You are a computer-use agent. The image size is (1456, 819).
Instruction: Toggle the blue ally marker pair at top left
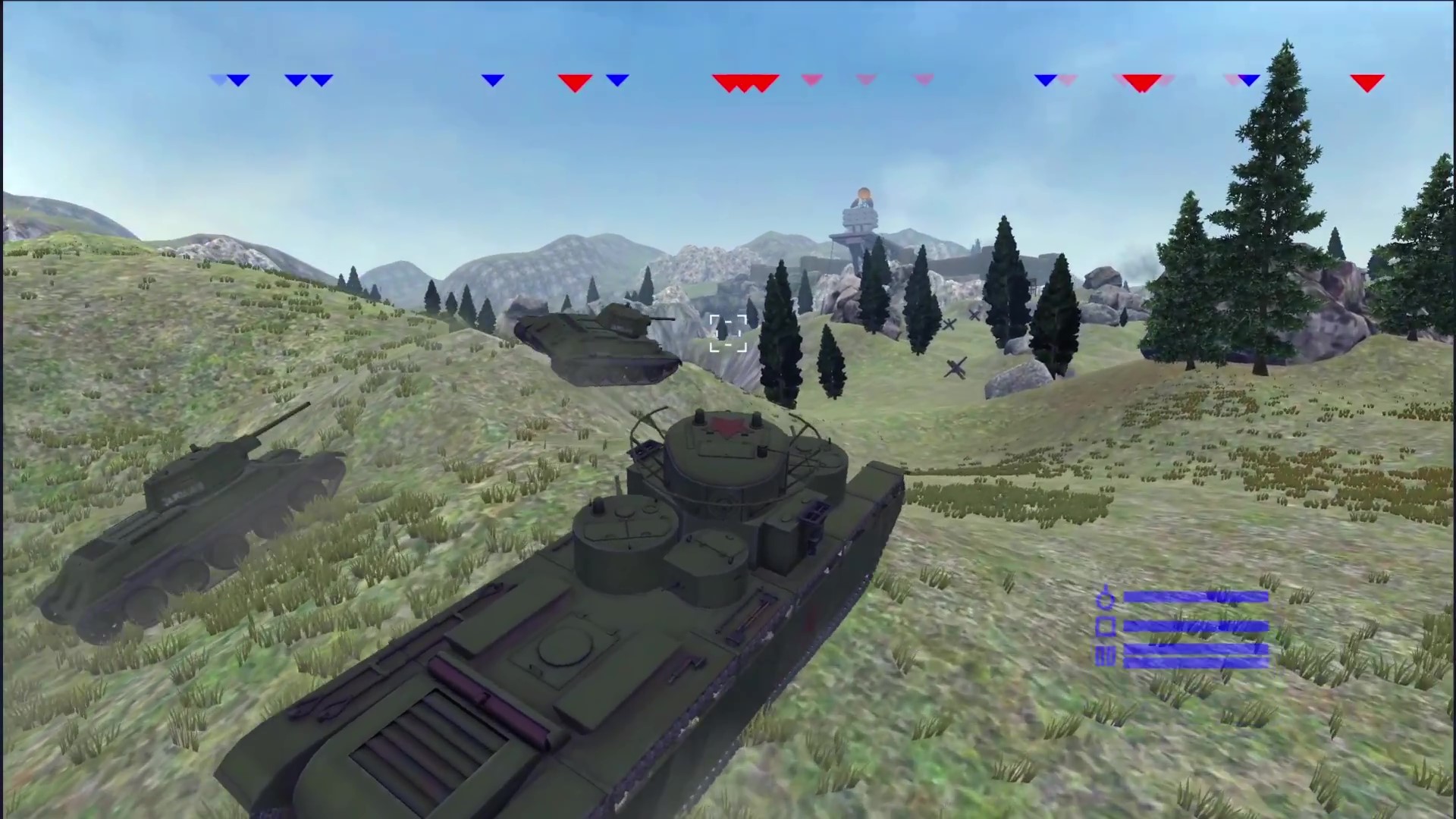(309, 80)
